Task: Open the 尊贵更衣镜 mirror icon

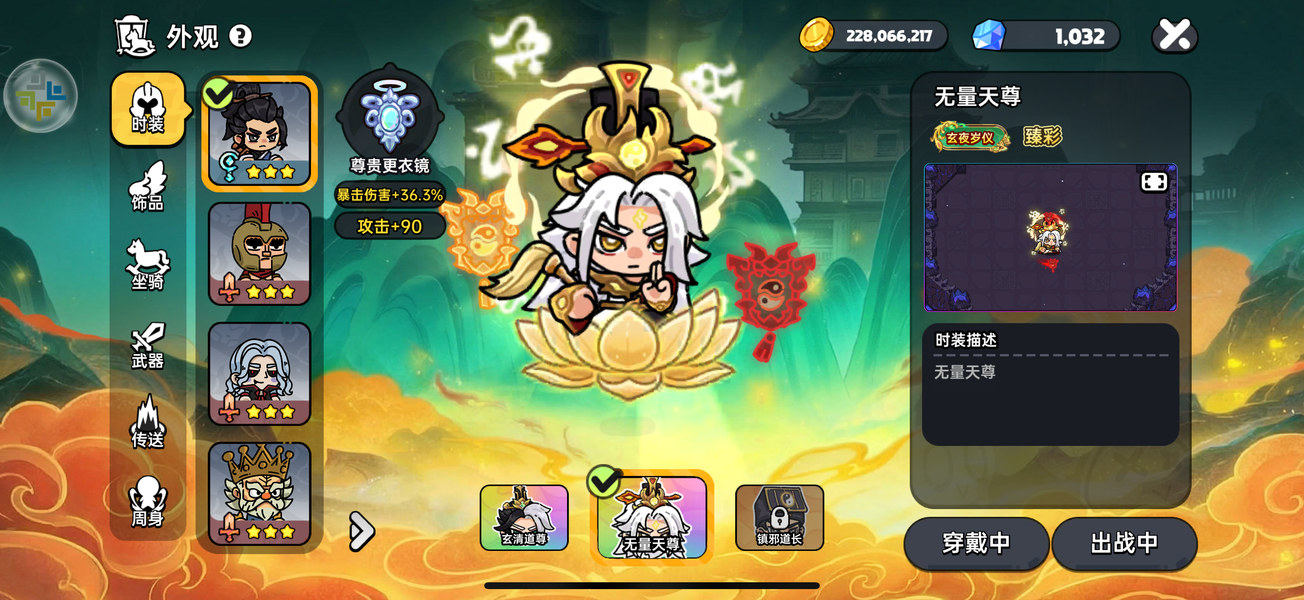Action: point(389,118)
